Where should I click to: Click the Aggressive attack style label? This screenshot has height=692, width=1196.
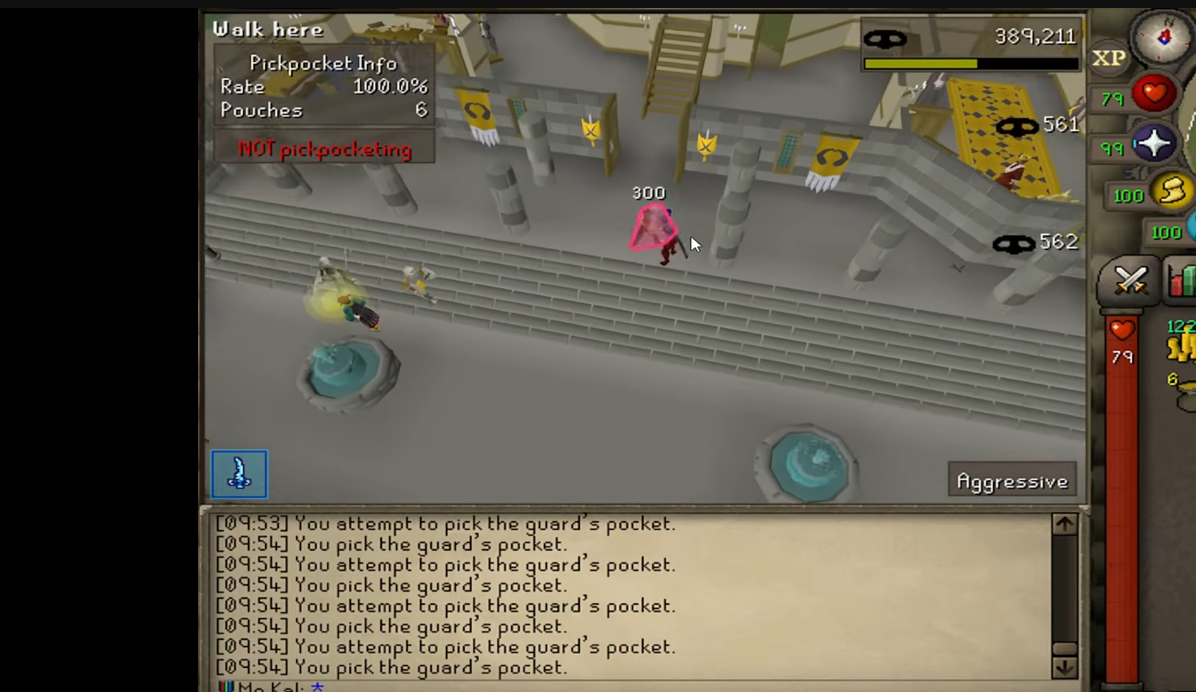pyautogui.click(x=1012, y=481)
